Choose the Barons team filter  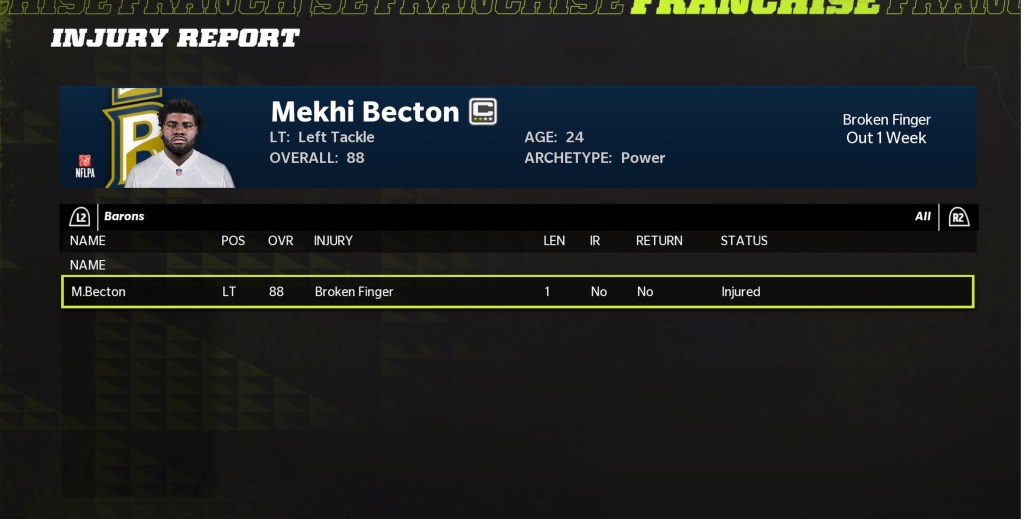tap(124, 216)
